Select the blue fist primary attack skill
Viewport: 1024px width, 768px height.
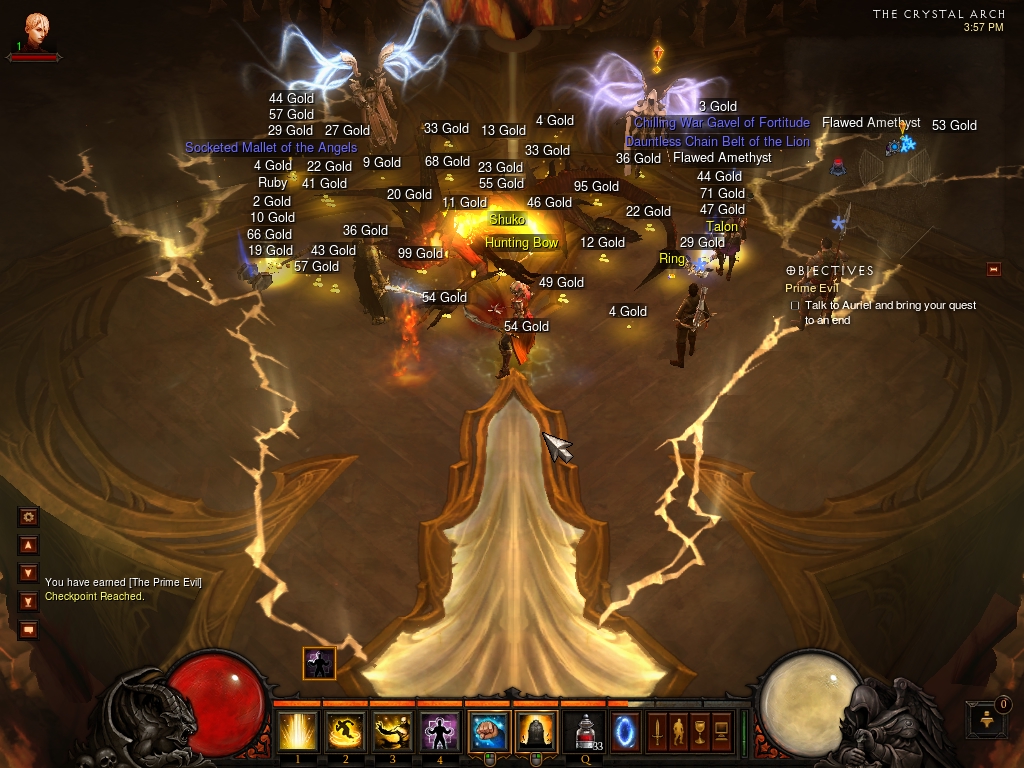490,731
